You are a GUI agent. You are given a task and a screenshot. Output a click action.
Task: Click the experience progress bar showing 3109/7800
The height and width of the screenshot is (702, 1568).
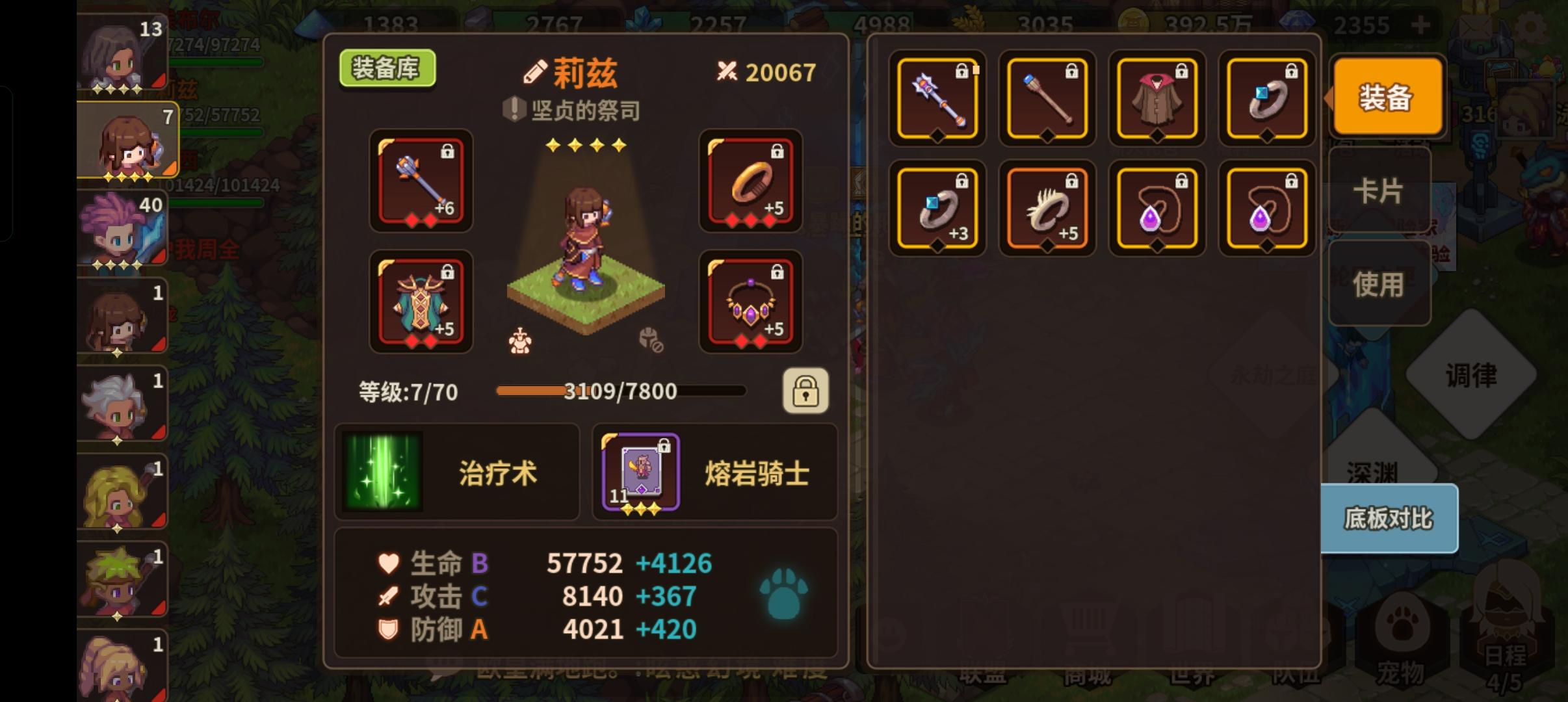click(x=620, y=391)
